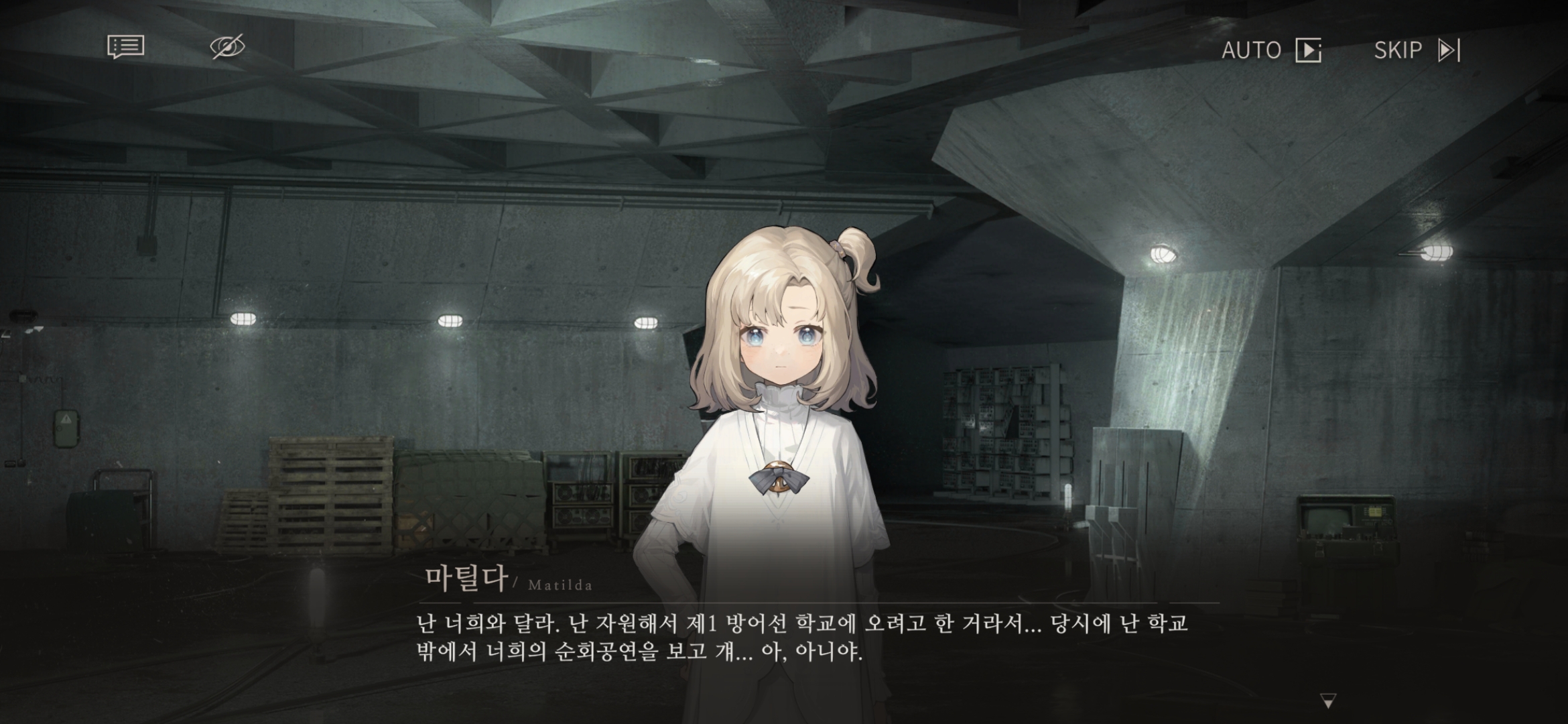Skip the story scene
The image size is (1568, 724).
[1417, 50]
